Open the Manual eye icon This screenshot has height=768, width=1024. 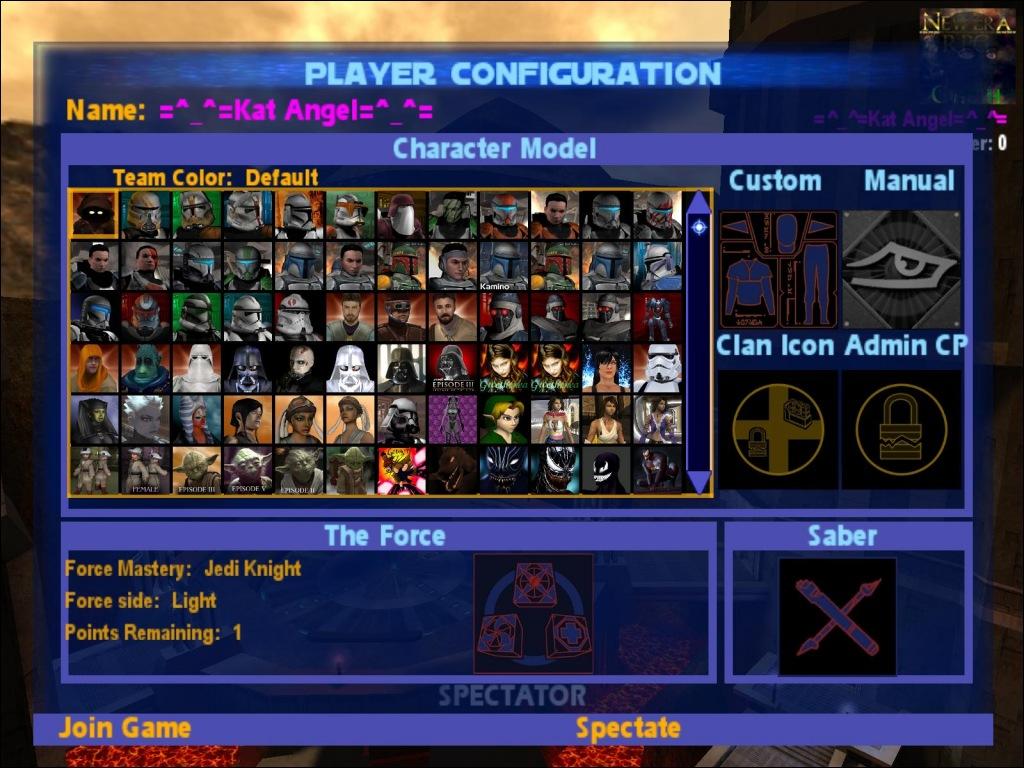pyautogui.click(x=901, y=269)
